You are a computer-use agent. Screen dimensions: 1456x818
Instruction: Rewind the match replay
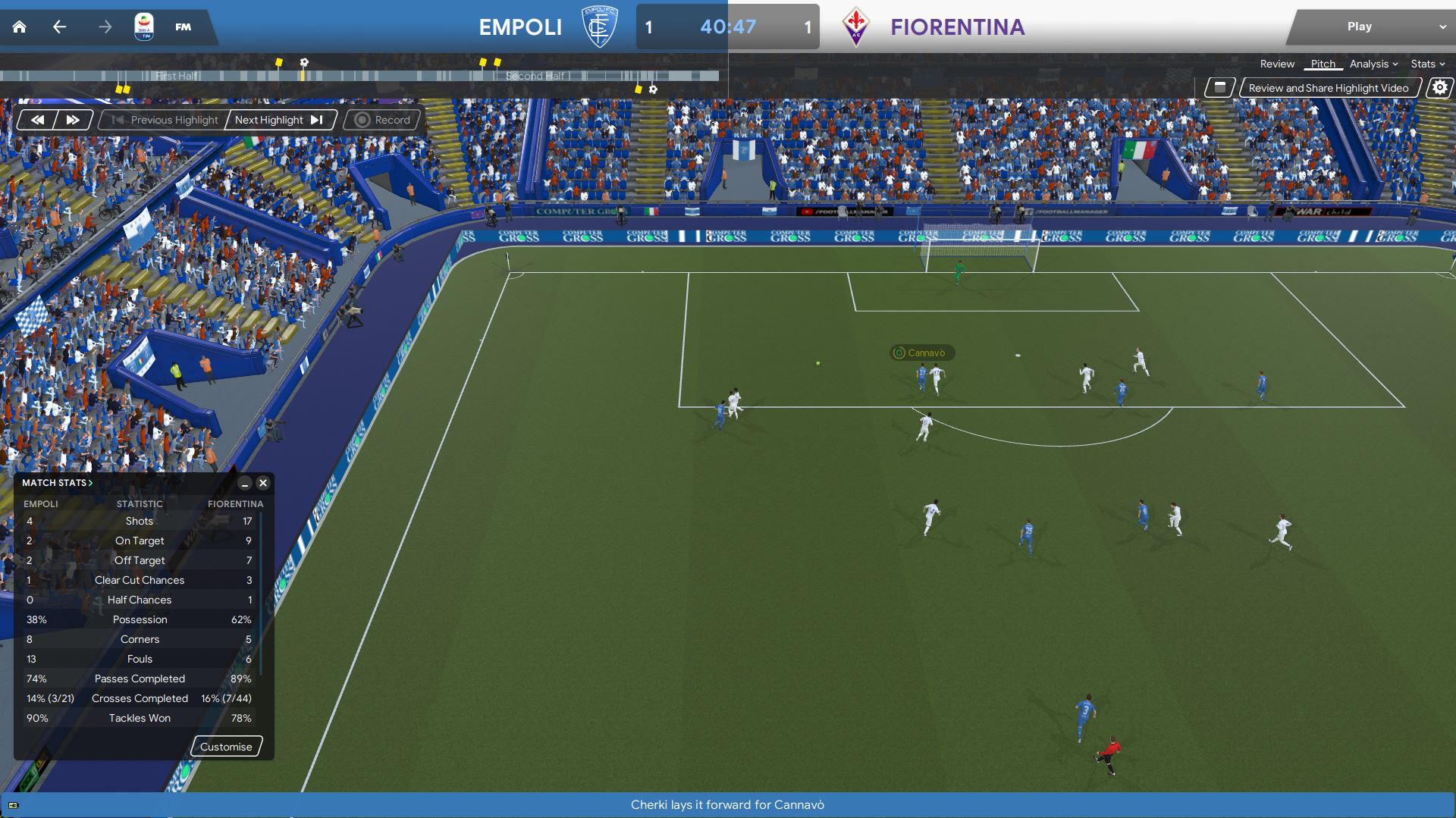[37, 120]
